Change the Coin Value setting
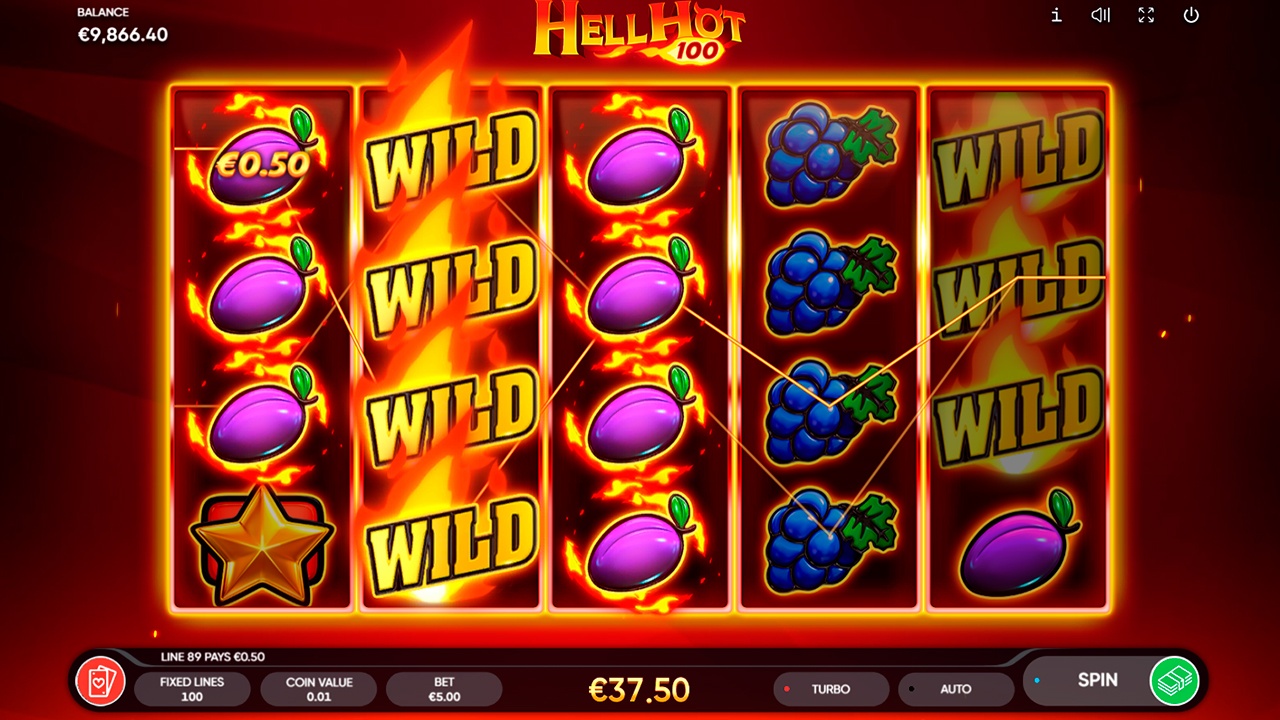Screen dimensions: 1280x720 tap(319, 689)
